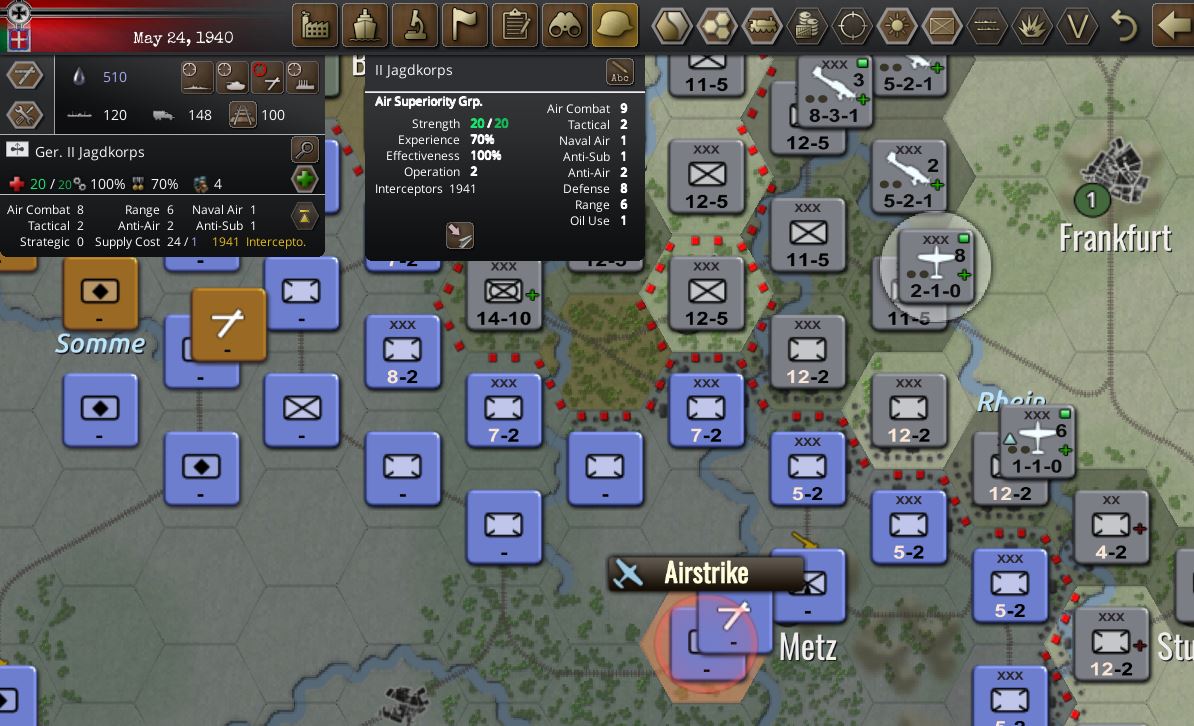
Task: Click the yellow upgrade hexagon button
Action: pos(304,214)
